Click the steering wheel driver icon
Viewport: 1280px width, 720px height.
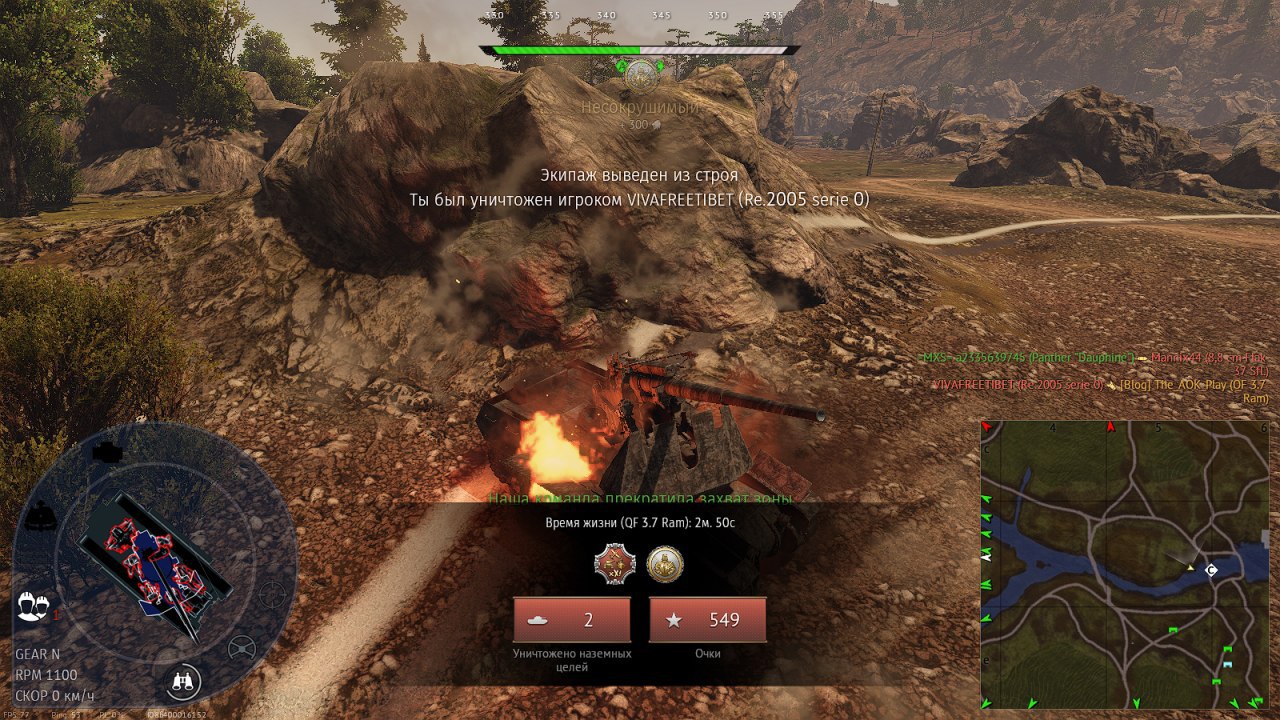pos(242,649)
